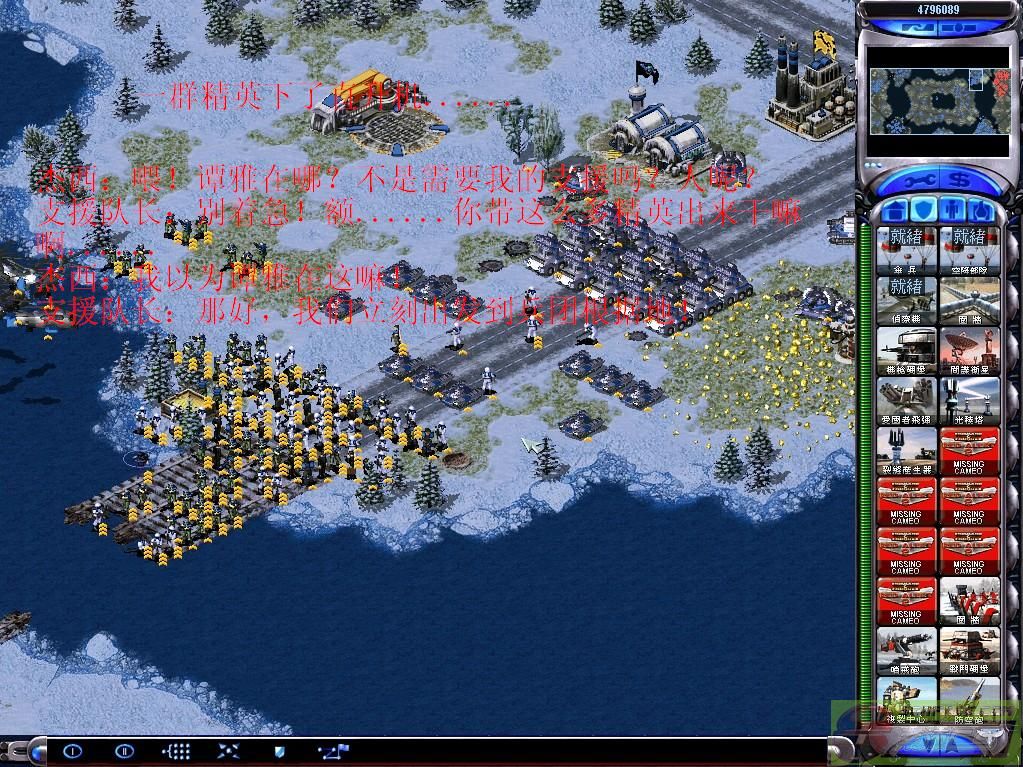Switch to the vehicles build tab
1023x767 pixels.
[x=982, y=211]
